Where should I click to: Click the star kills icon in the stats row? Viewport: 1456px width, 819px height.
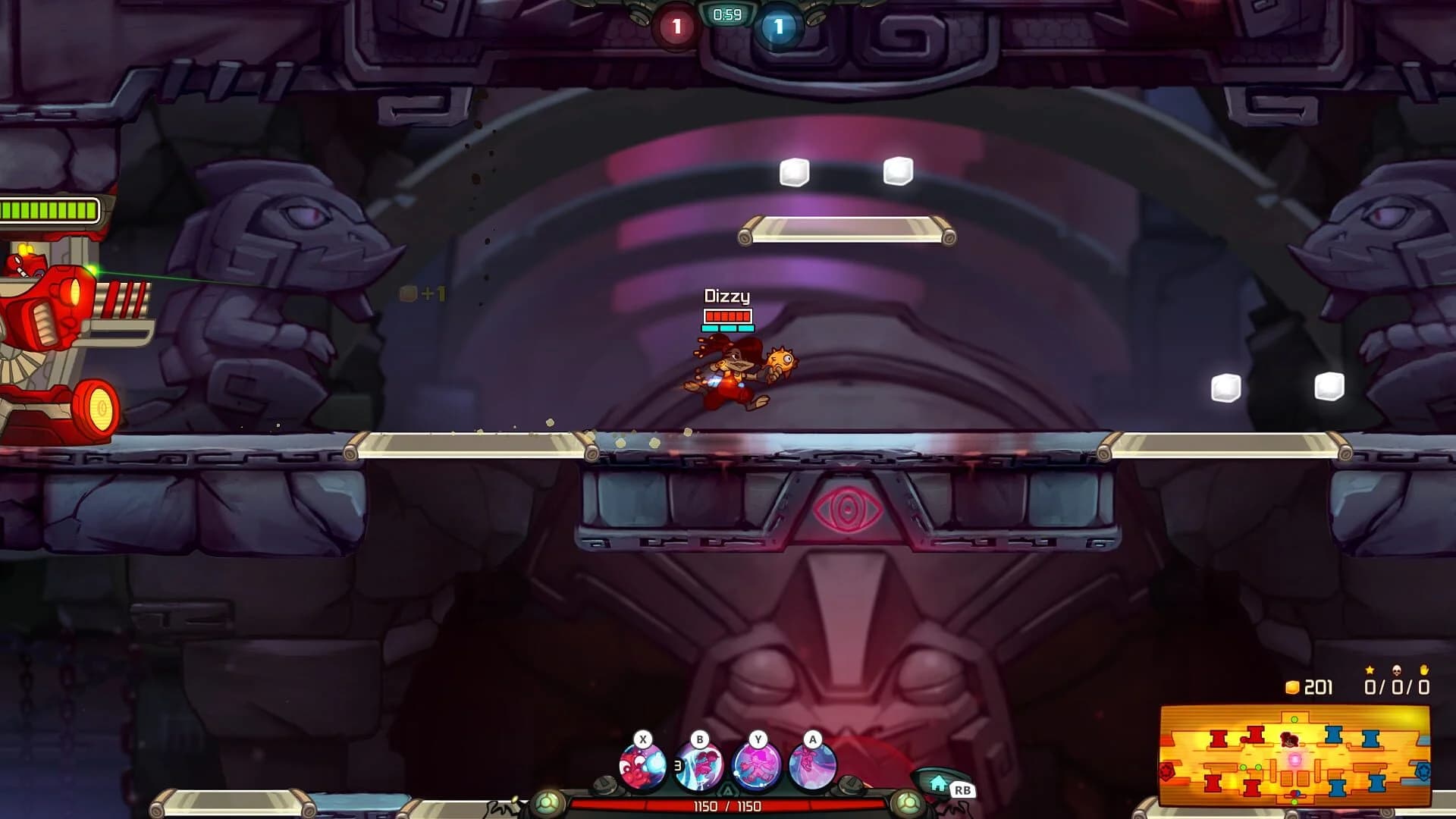coord(1370,671)
